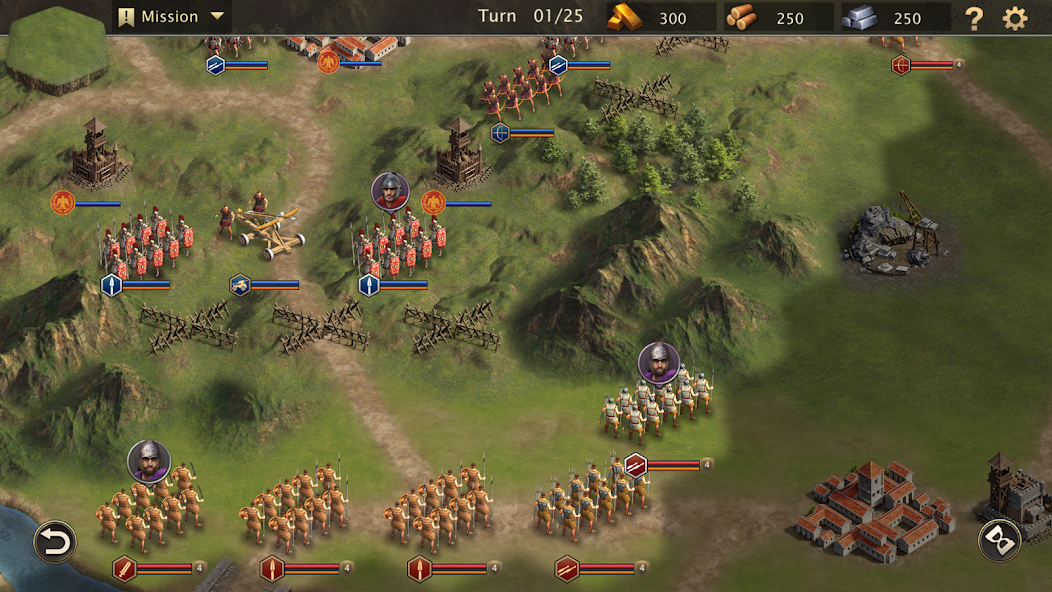This screenshot has width=1052, height=592.
Task: Select the red-helmeted general portrait
Action: tap(390, 191)
